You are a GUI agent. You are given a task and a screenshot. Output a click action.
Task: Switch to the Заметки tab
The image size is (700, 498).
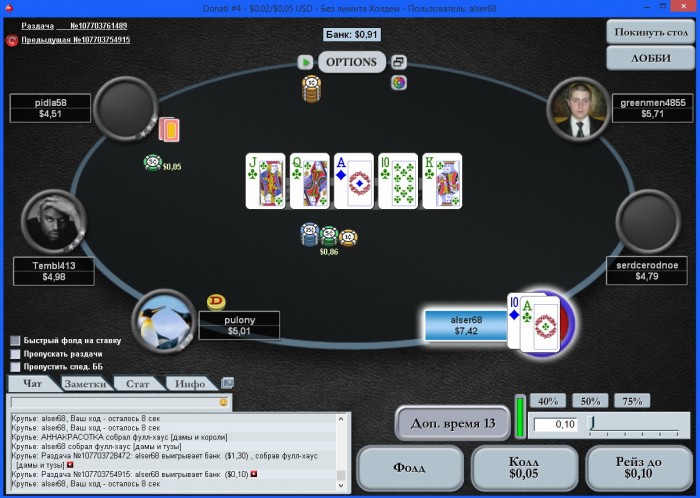84,383
